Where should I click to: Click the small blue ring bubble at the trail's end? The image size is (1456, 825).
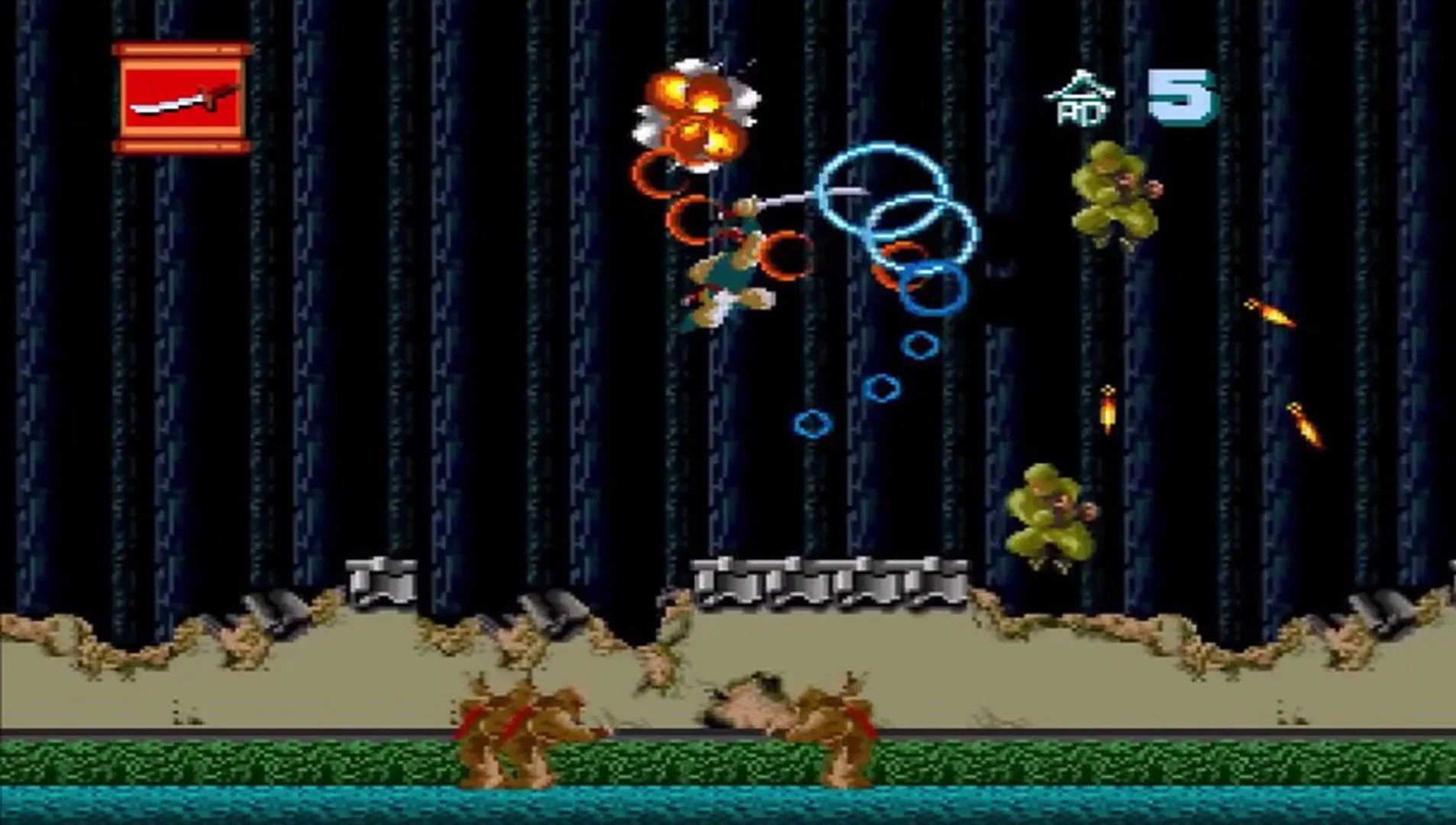click(812, 424)
